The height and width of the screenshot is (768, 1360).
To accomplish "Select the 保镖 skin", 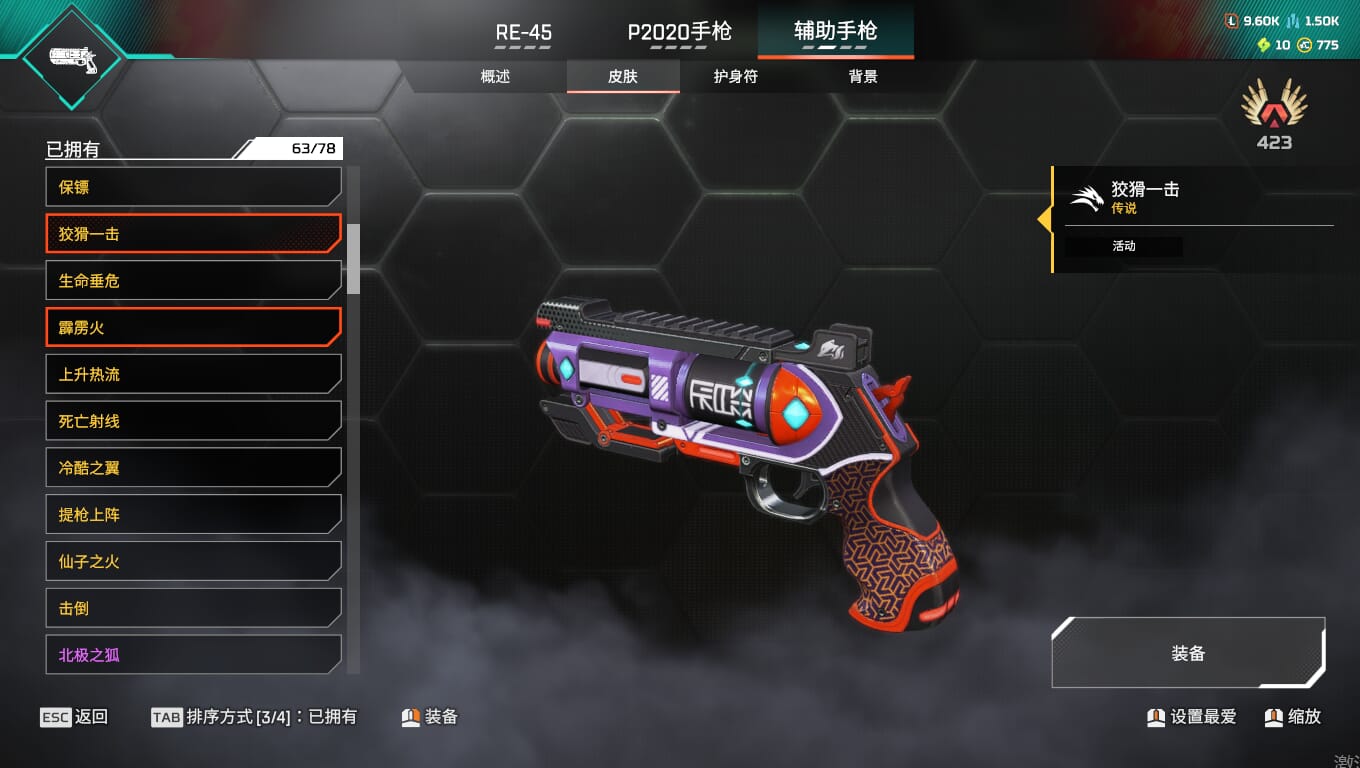I will point(193,187).
